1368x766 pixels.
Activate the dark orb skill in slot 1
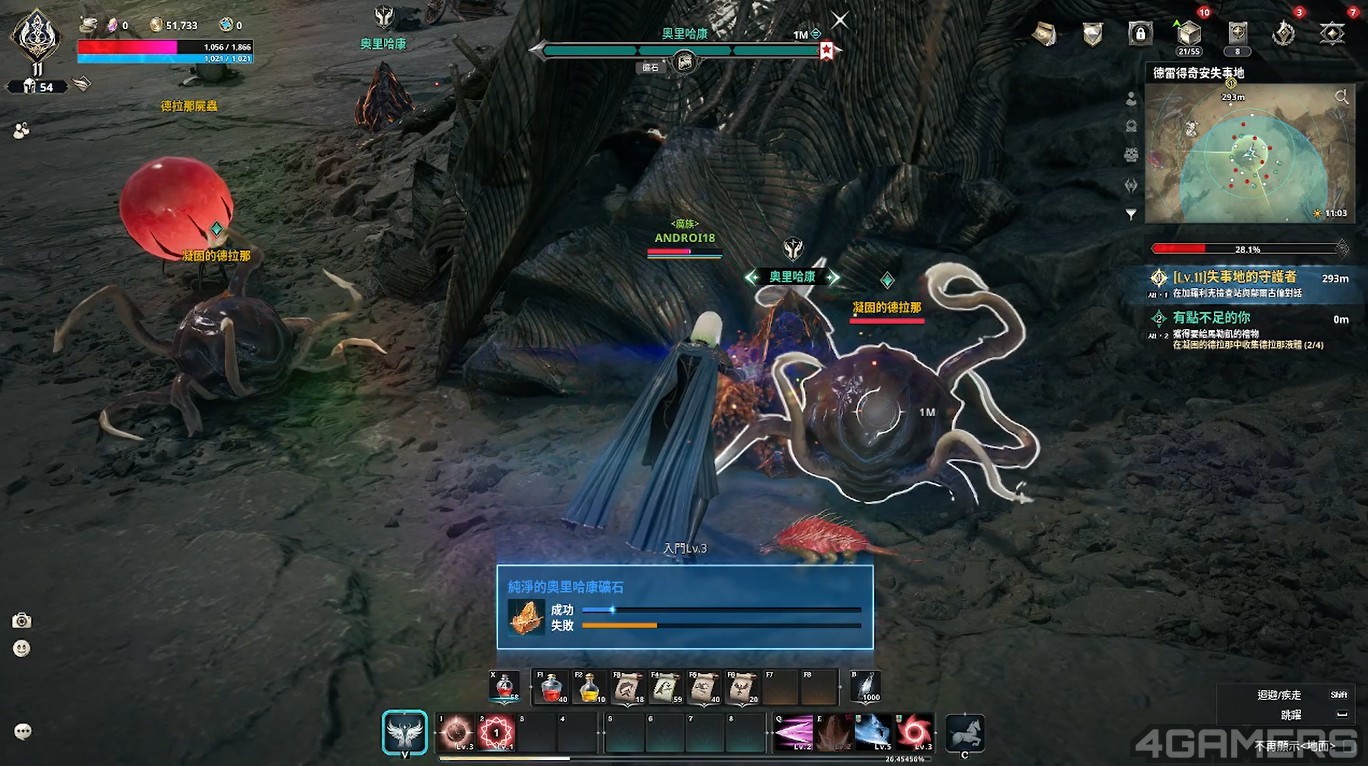point(457,733)
